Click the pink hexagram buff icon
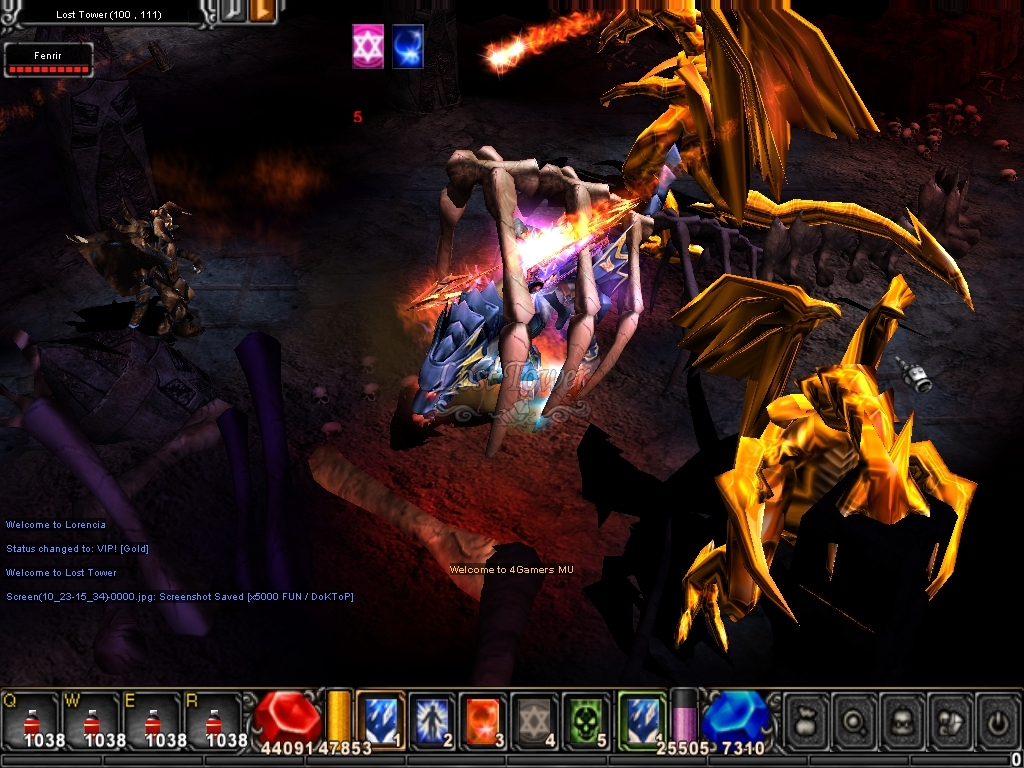The height and width of the screenshot is (768, 1024). pos(368,47)
